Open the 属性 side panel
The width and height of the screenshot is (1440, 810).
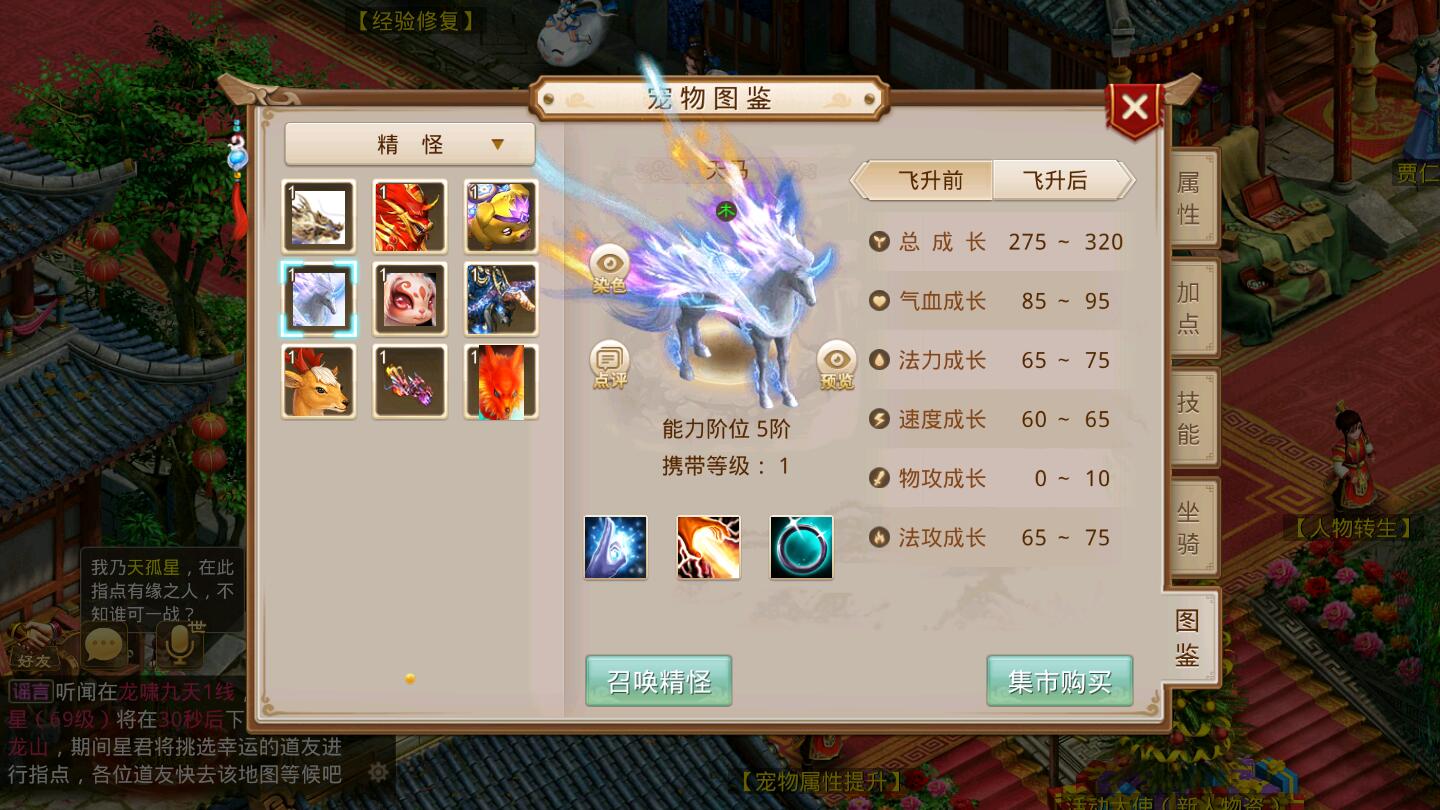point(1188,197)
